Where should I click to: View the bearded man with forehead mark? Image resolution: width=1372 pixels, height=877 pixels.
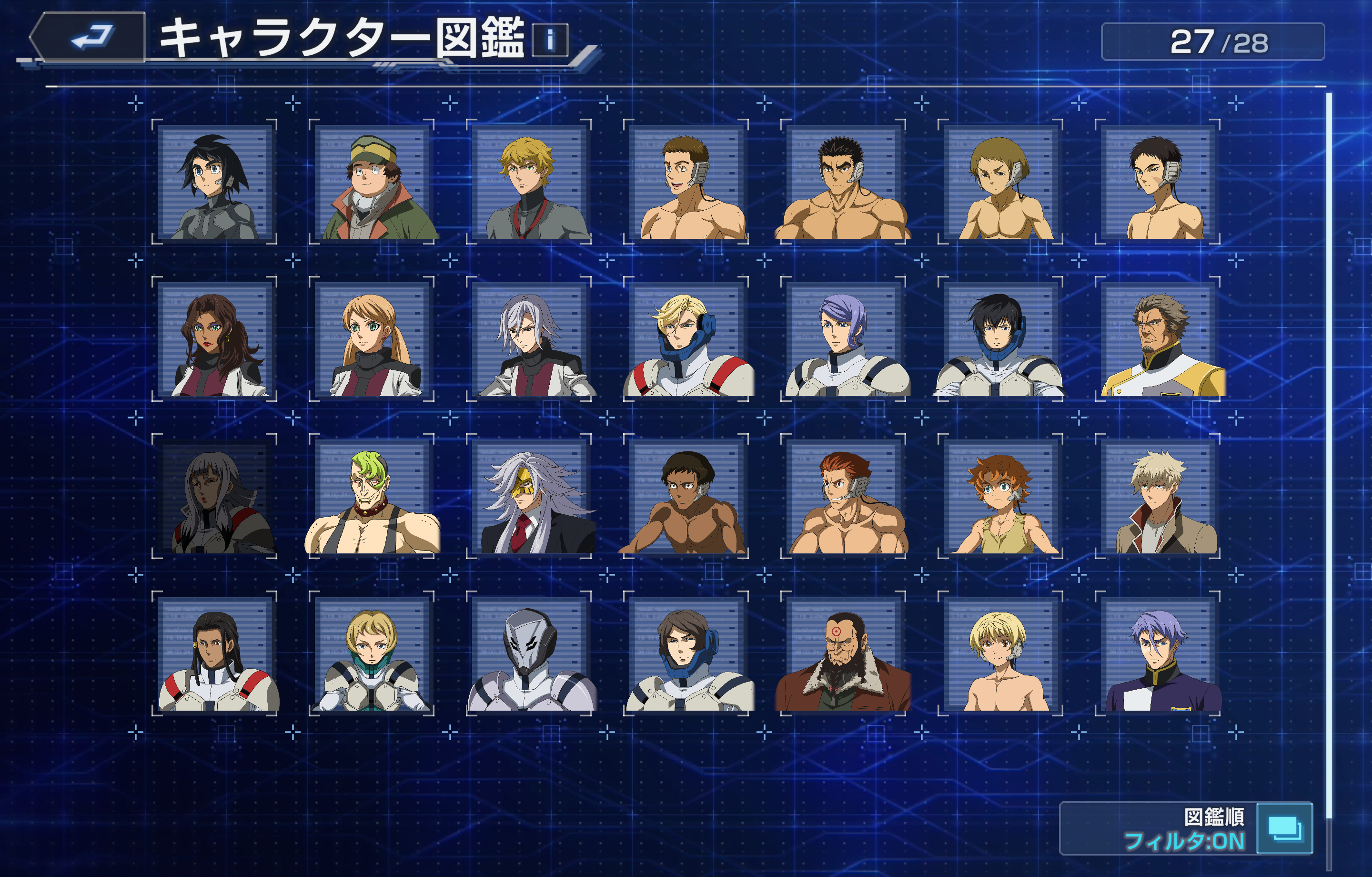point(843,654)
